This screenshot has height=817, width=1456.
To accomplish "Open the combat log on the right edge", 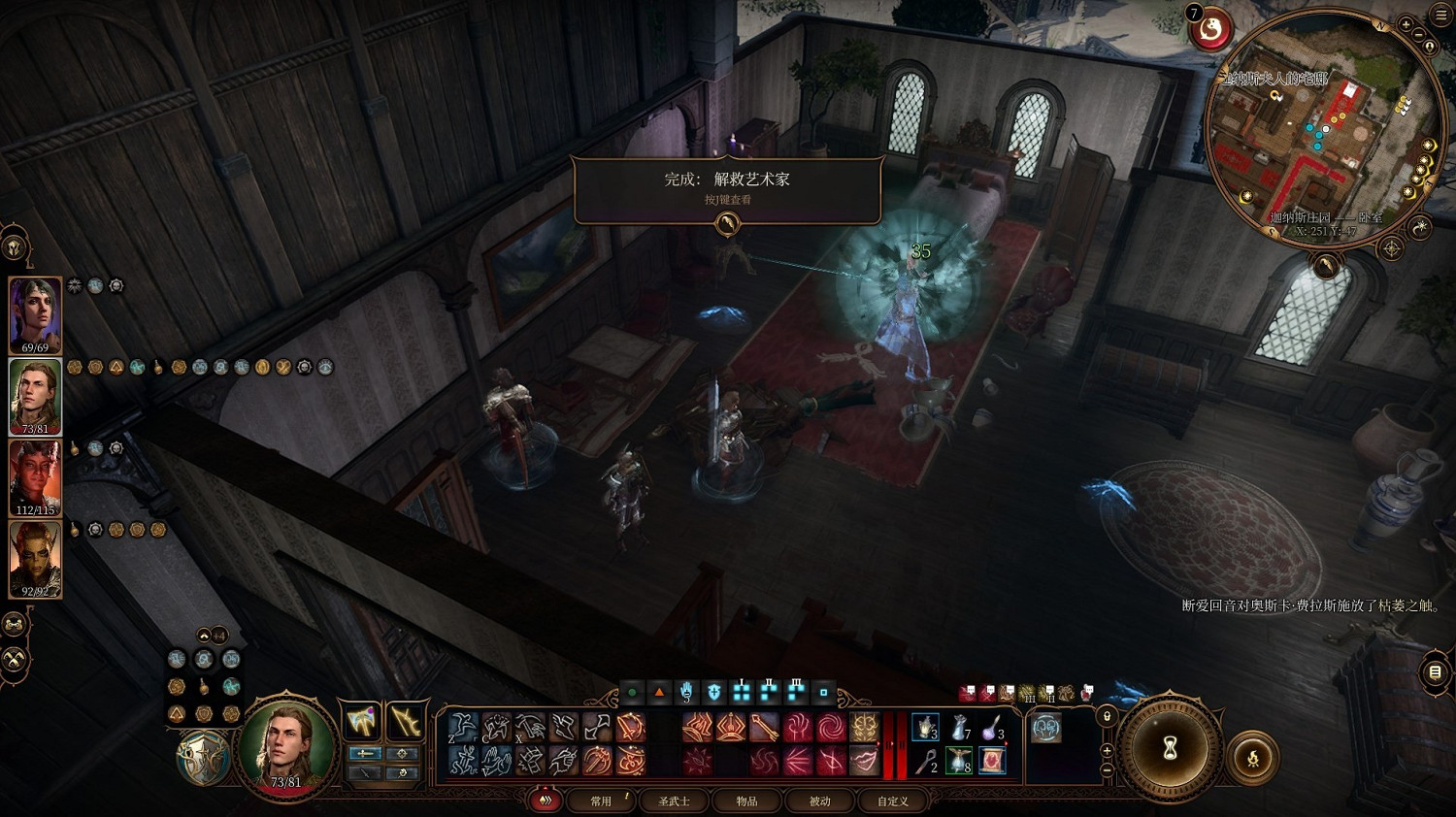I will pos(1436,672).
